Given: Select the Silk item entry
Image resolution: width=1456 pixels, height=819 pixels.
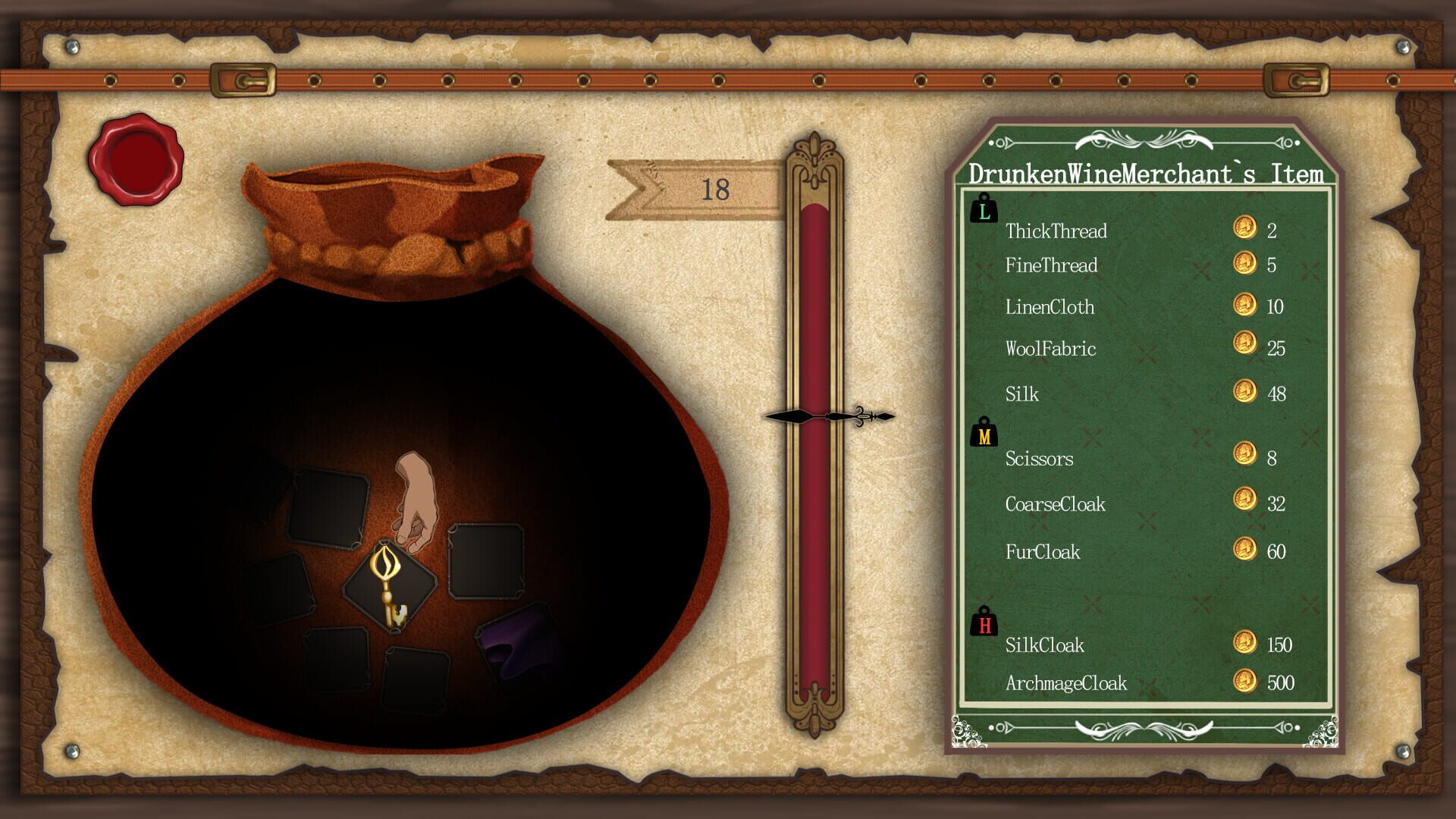Looking at the screenshot, I should coord(1022,394).
